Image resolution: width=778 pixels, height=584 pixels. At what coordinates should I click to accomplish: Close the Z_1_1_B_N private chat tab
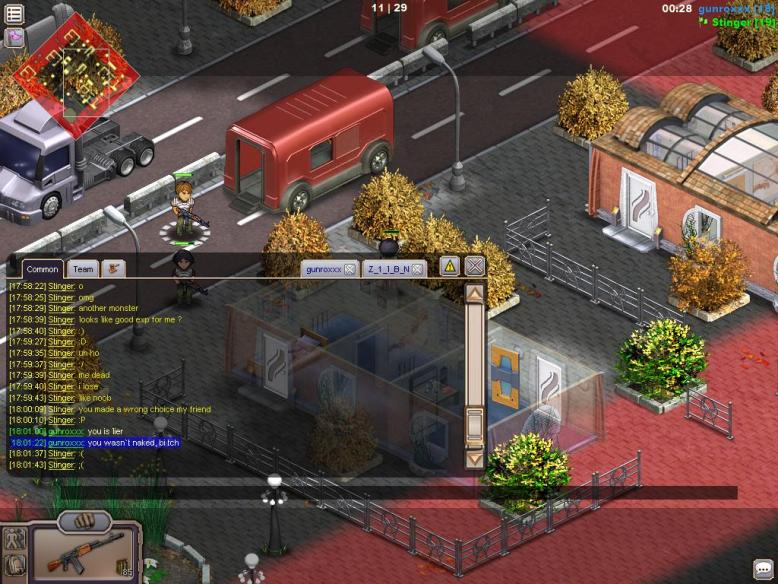417,269
